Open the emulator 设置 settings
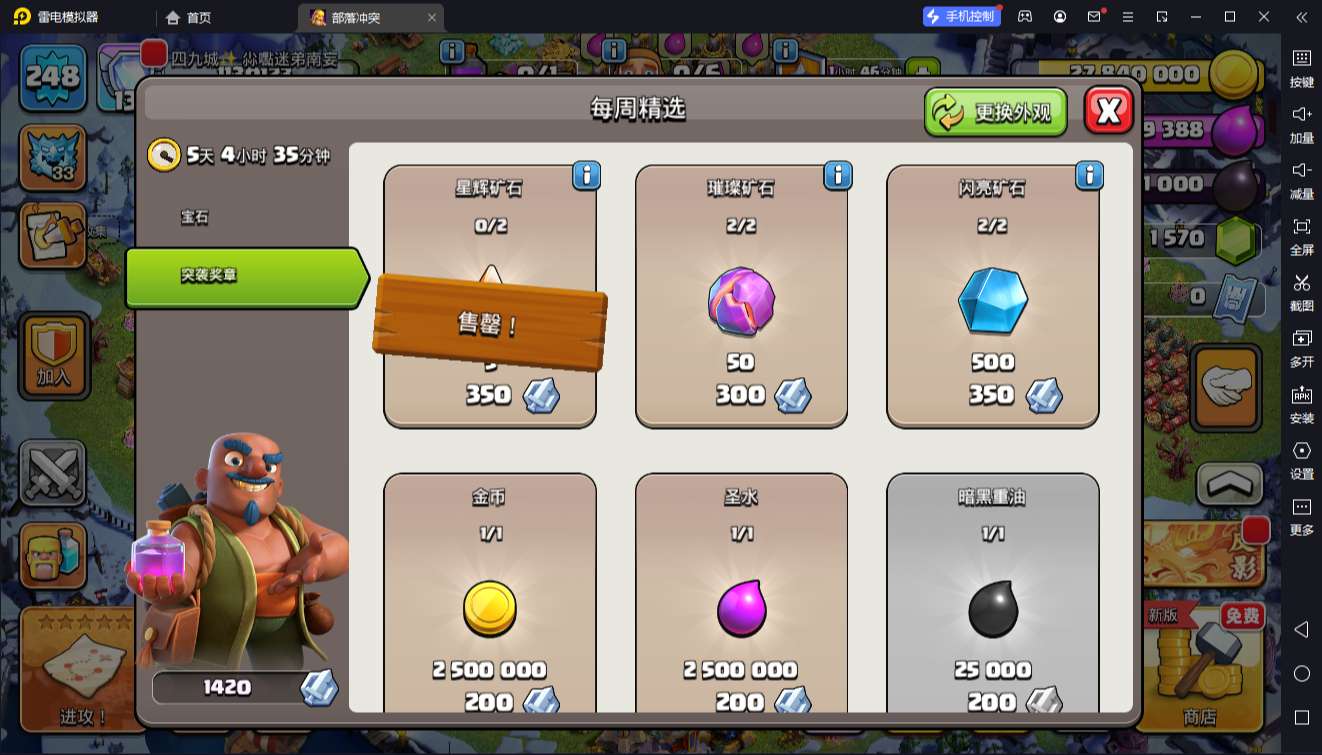Image resolution: width=1322 pixels, height=755 pixels. click(1301, 459)
